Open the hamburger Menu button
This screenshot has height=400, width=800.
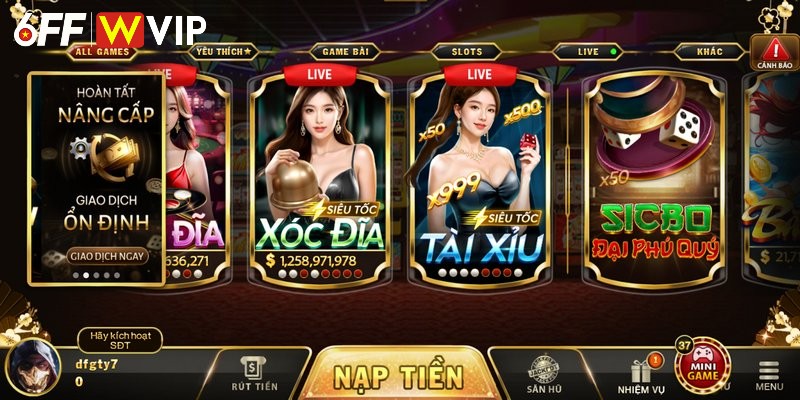point(768,375)
